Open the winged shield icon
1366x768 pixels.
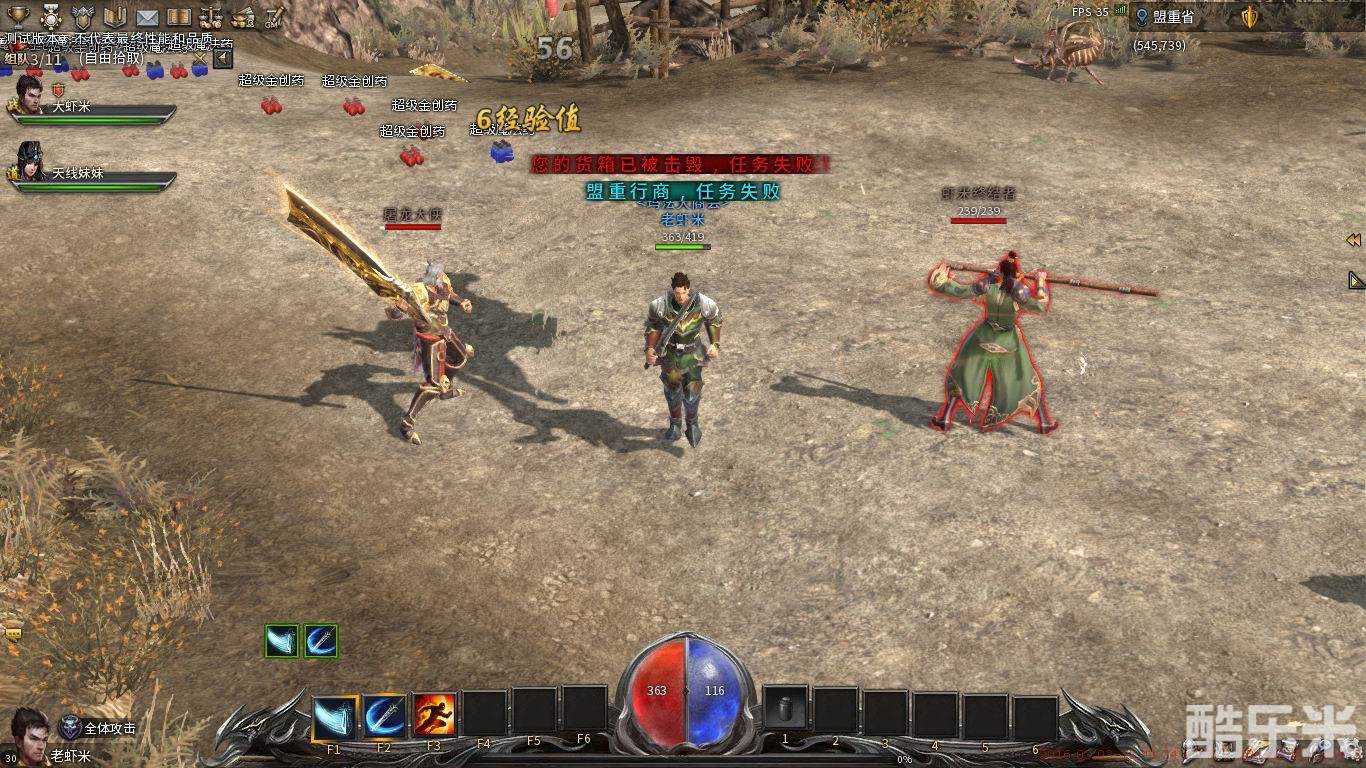click(x=83, y=17)
